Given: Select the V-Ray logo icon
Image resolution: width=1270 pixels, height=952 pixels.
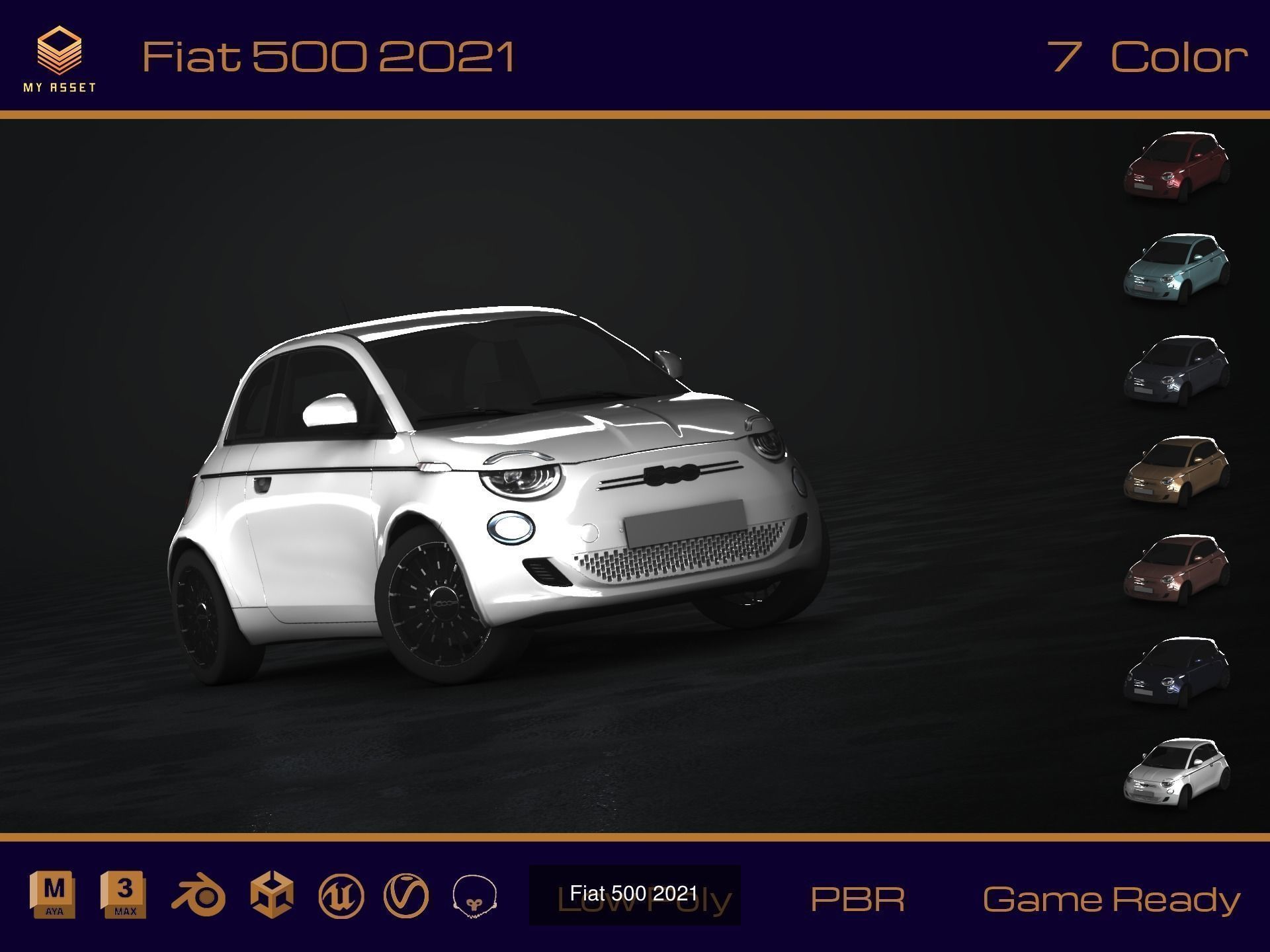Looking at the screenshot, I should click(x=405, y=896).
